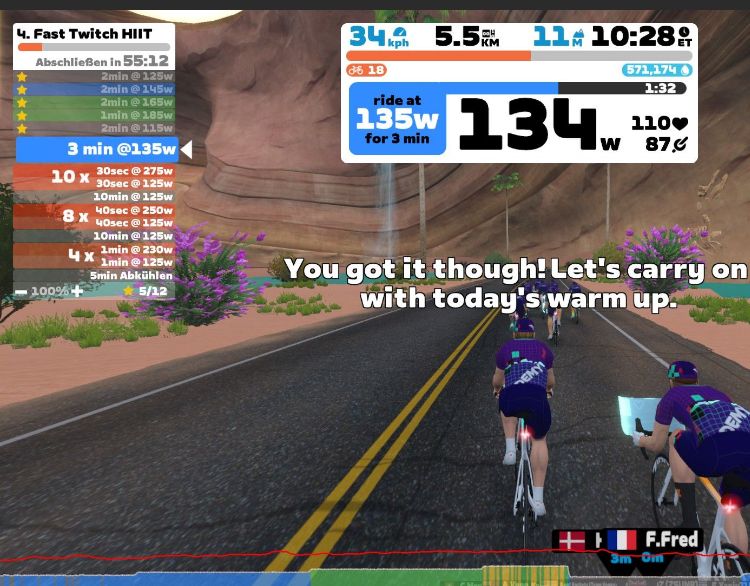Increase workout intensity with the plus button
The height and width of the screenshot is (586, 750).
(x=77, y=291)
